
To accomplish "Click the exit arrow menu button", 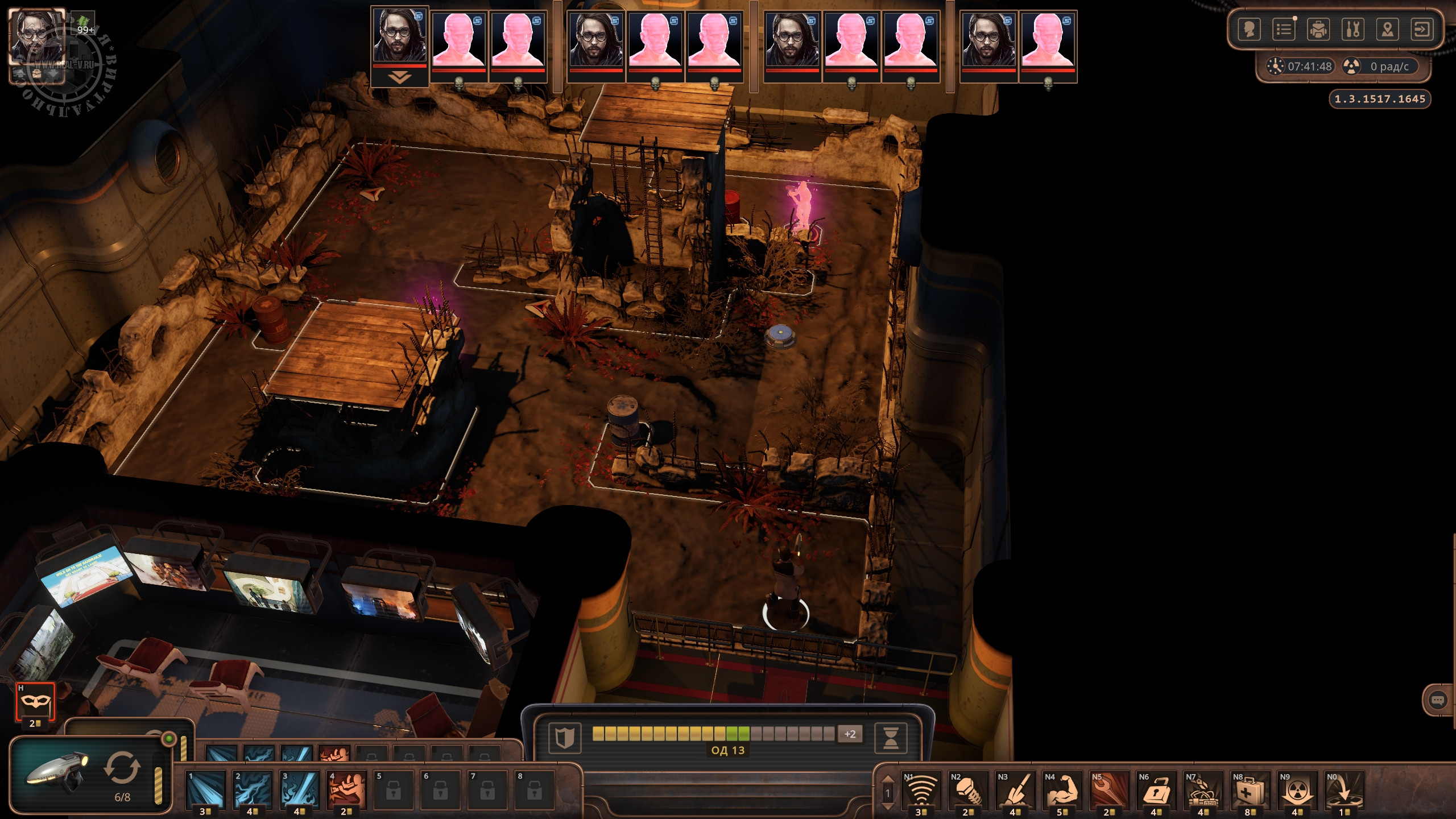I will coord(1422,29).
